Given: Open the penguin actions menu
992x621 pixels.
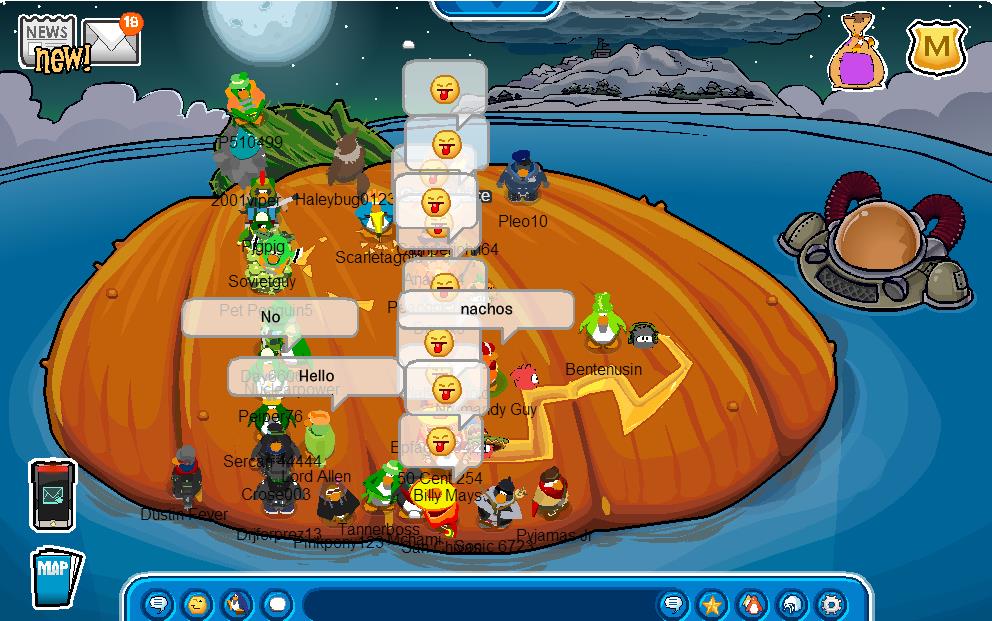Looking at the screenshot, I should pos(237,604).
